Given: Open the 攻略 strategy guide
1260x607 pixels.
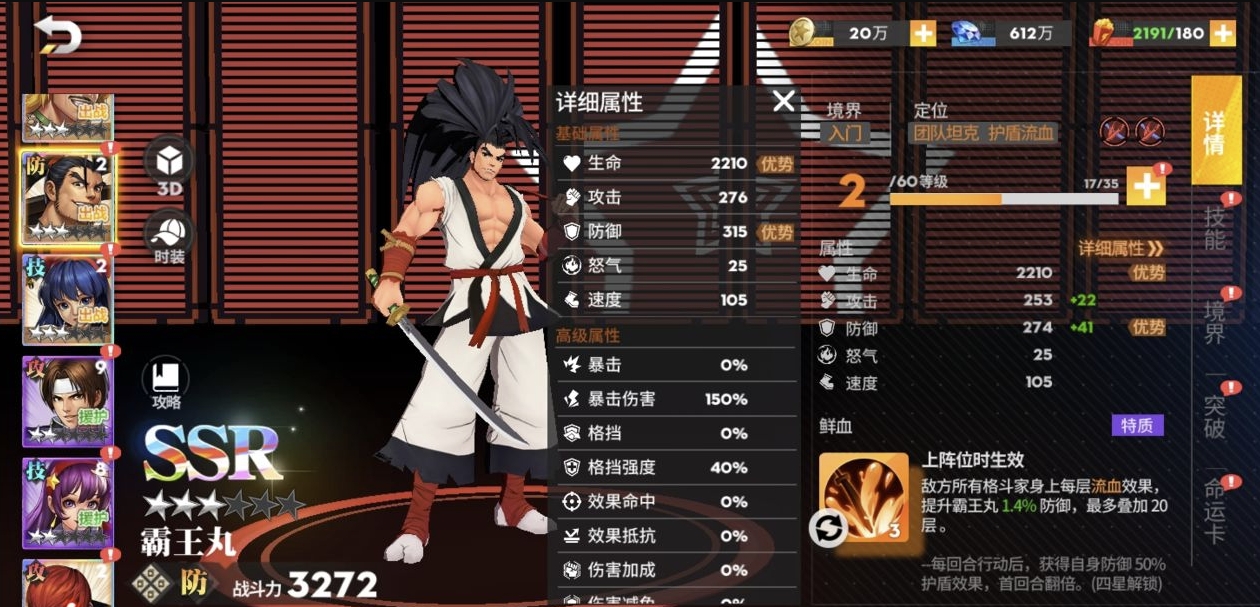Looking at the screenshot, I should coord(166,384).
